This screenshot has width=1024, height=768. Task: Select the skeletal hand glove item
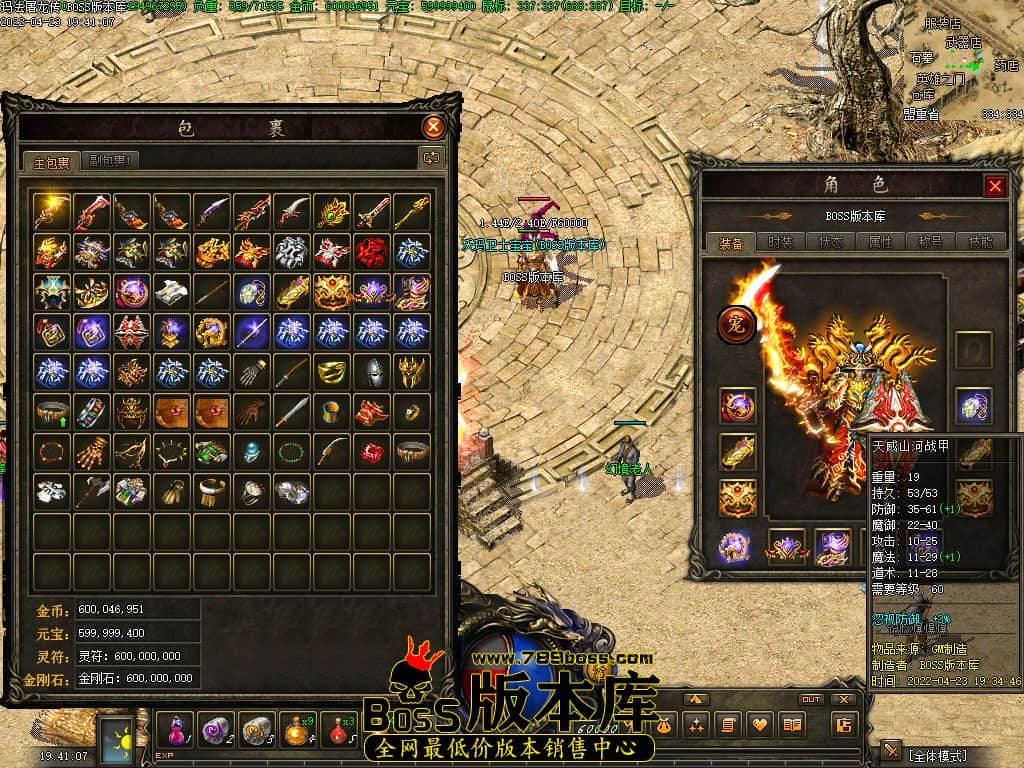pyautogui.click(x=91, y=452)
